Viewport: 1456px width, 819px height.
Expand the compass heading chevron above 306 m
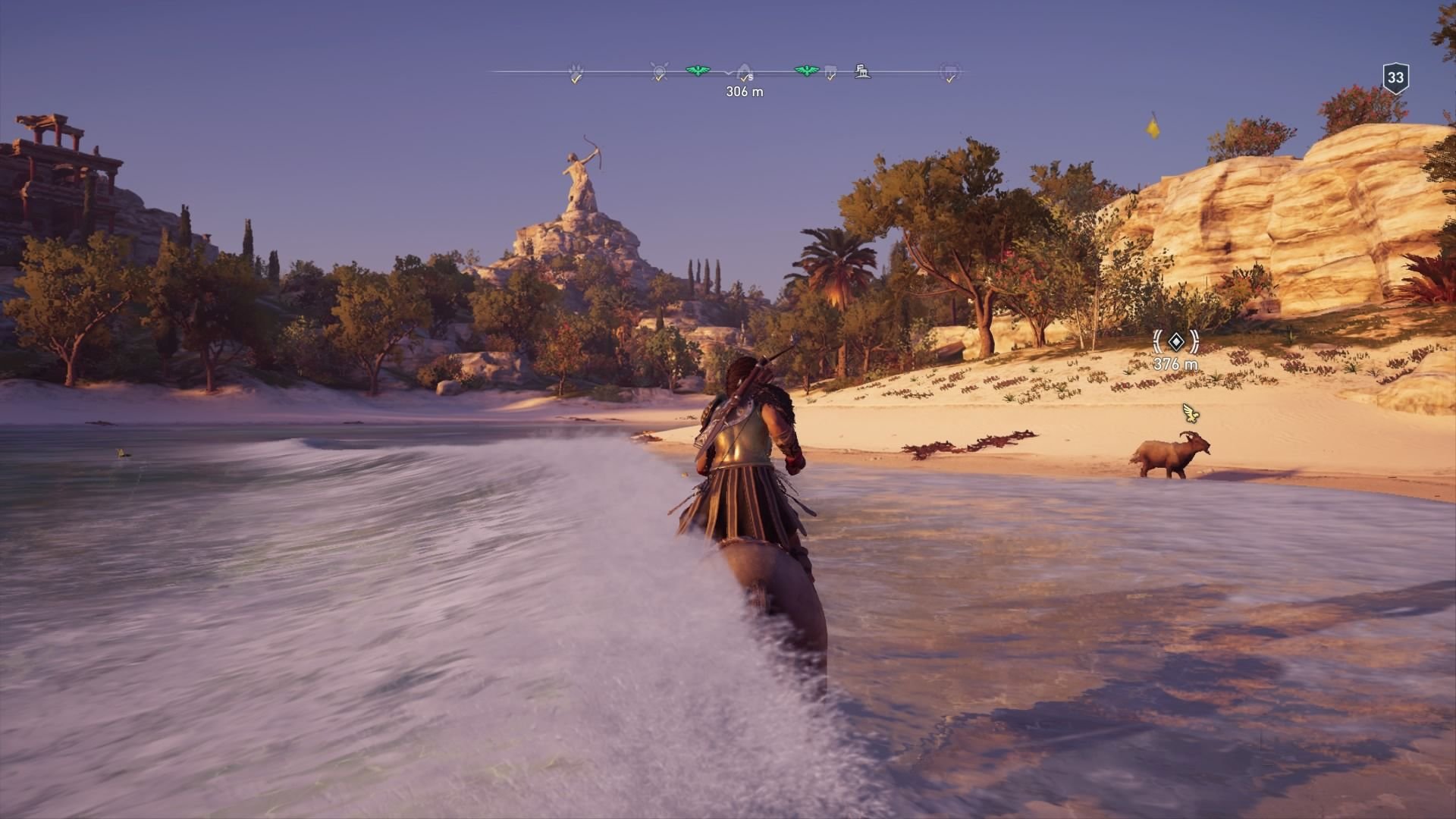coord(729,72)
